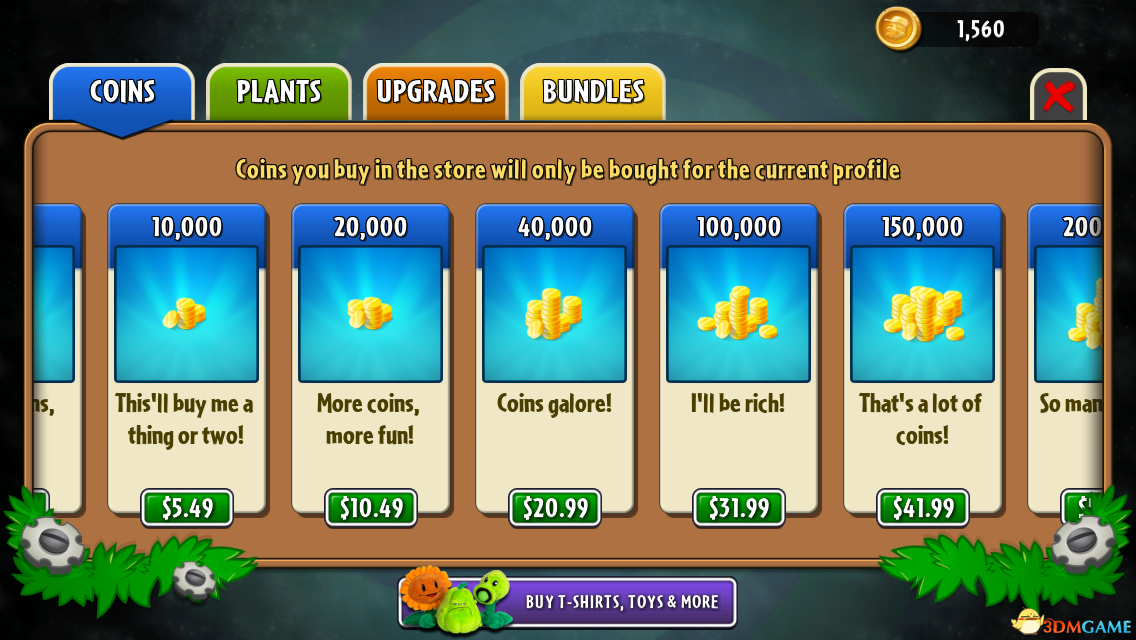Screen dimensions: 1136x640
Task: Select the Bundles tab
Action: 593,93
